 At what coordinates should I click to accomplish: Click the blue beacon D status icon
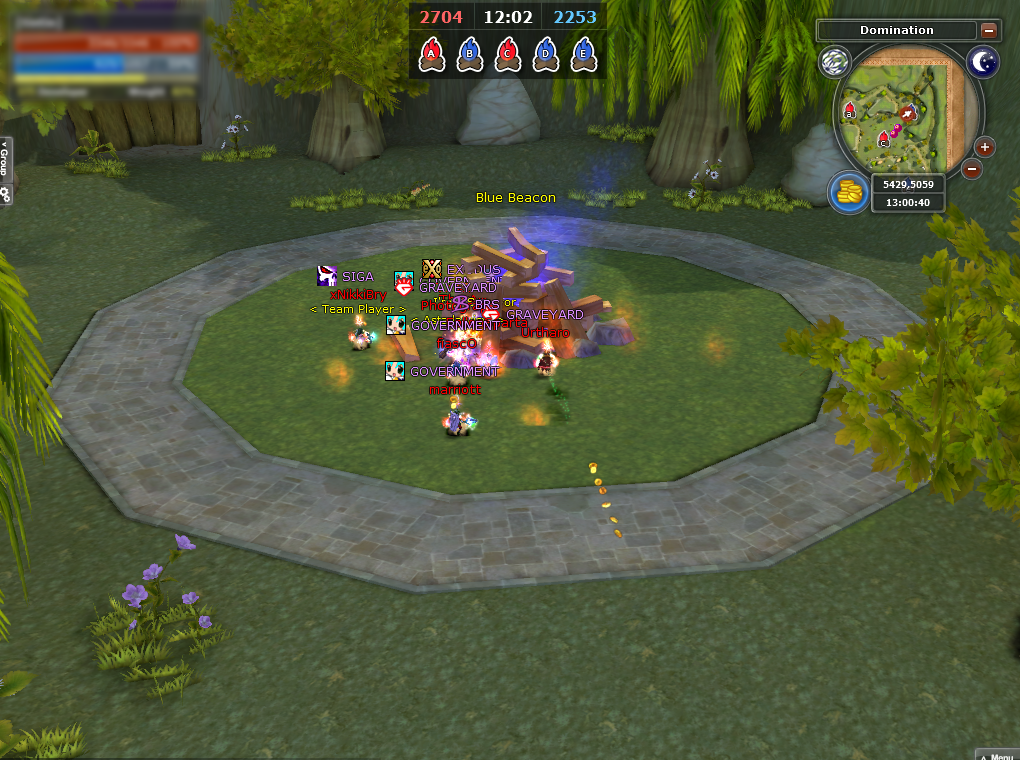point(545,53)
